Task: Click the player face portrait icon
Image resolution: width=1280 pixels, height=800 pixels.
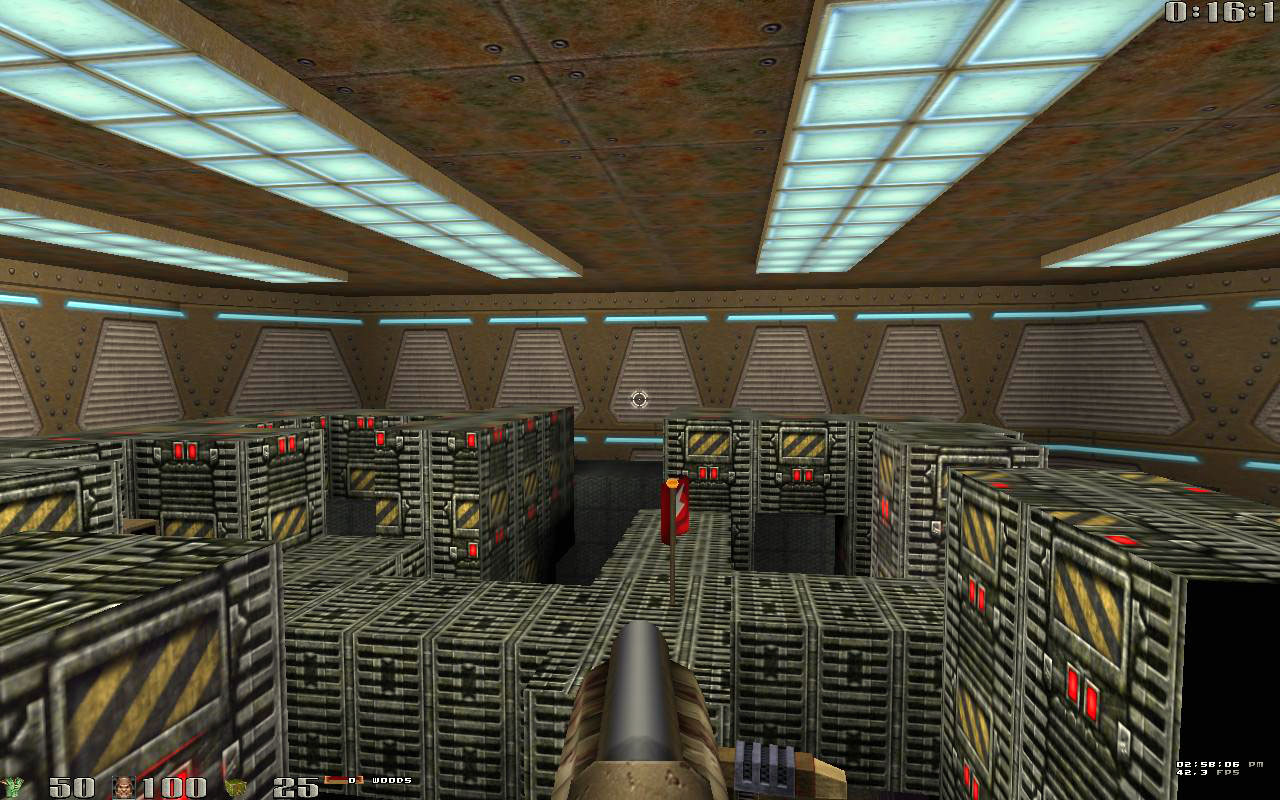Action: click(124, 787)
